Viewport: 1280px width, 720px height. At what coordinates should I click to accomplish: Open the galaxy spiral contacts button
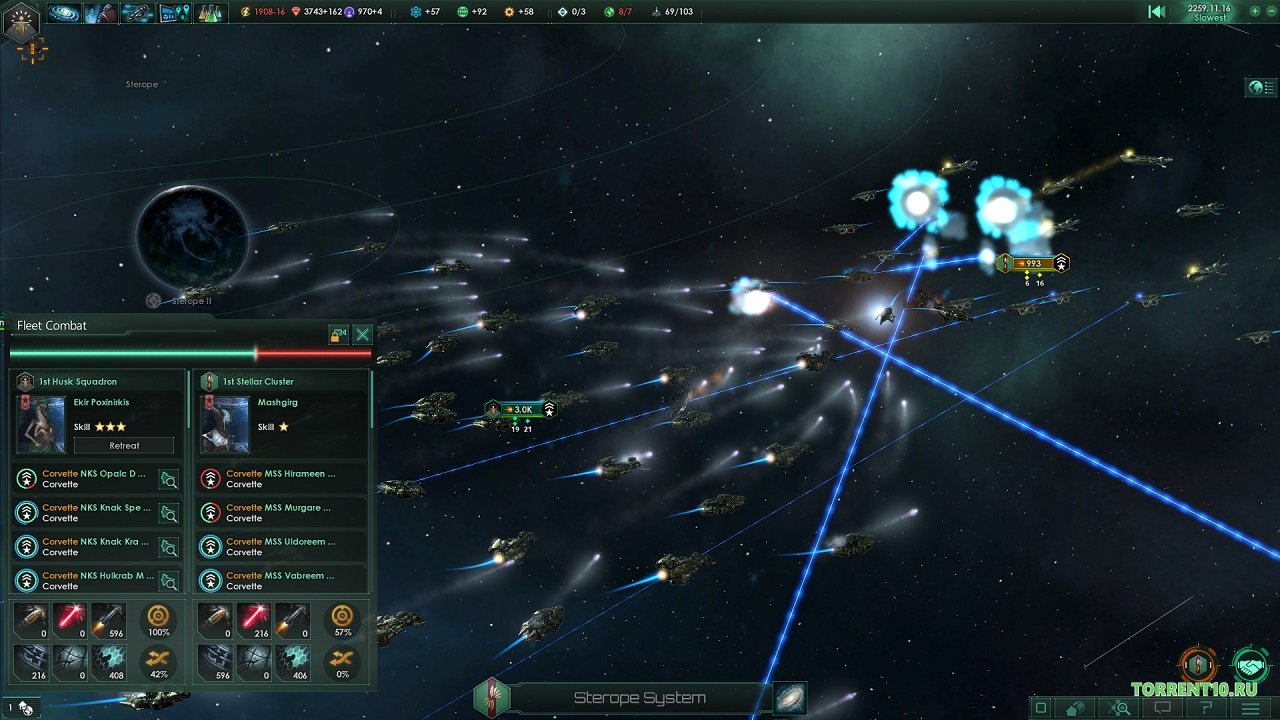(64, 13)
